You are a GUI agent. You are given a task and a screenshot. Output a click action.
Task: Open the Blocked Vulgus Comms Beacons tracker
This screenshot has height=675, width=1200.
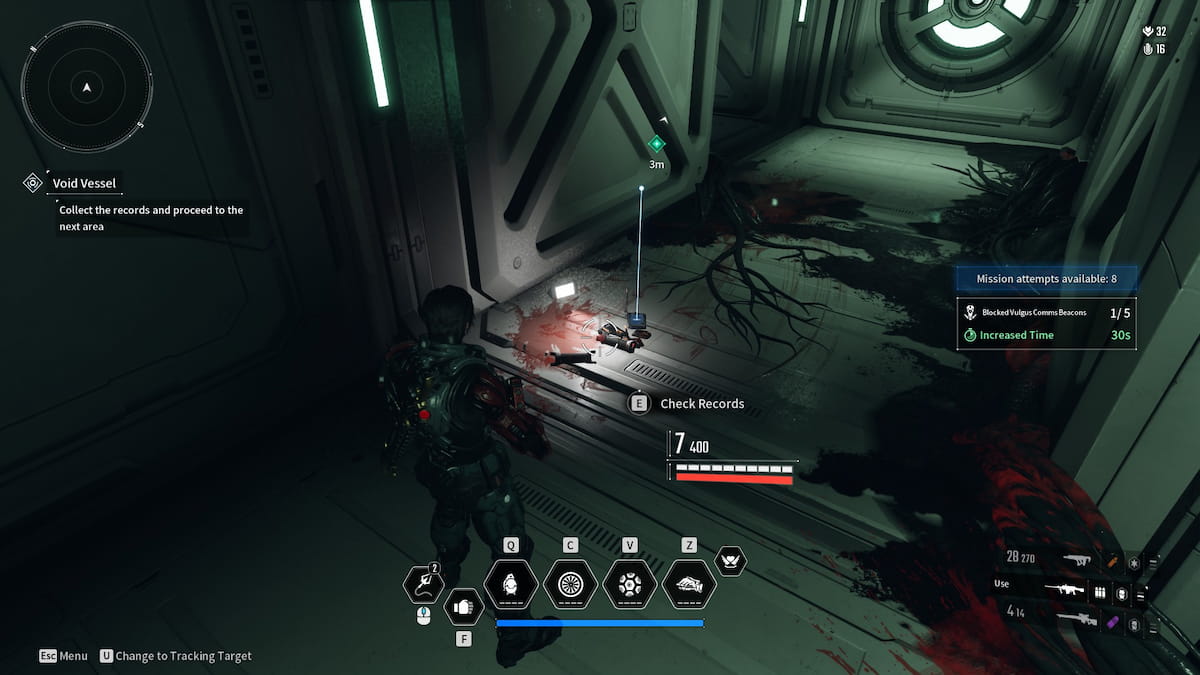tap(1047, 312)
